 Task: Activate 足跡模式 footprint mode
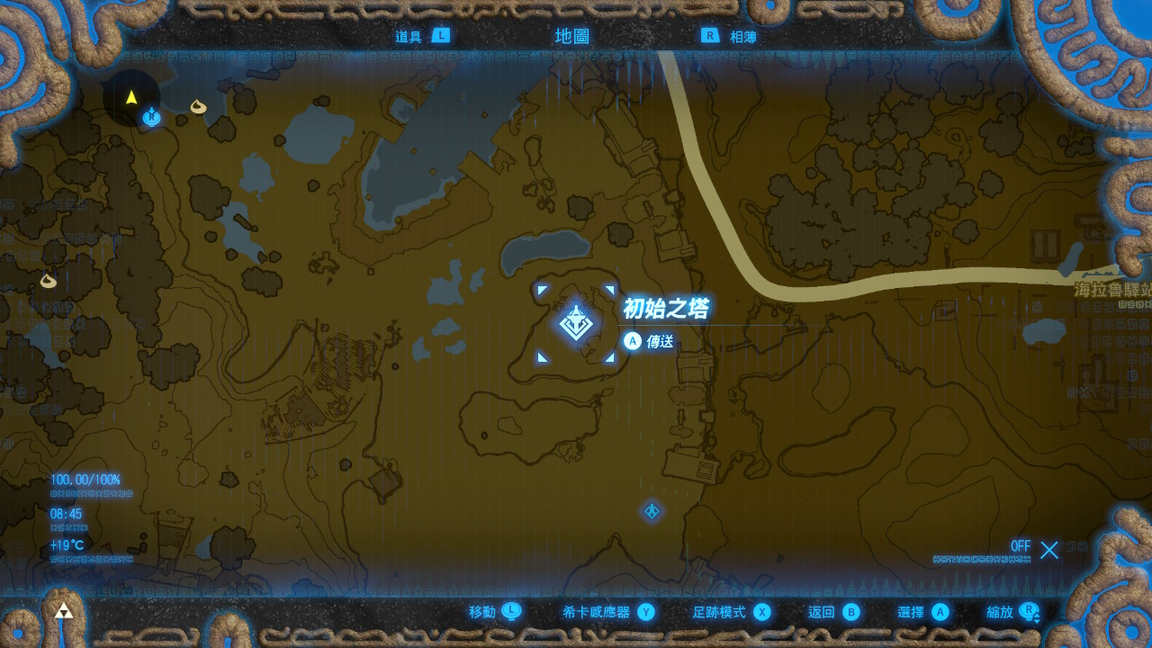731,612
